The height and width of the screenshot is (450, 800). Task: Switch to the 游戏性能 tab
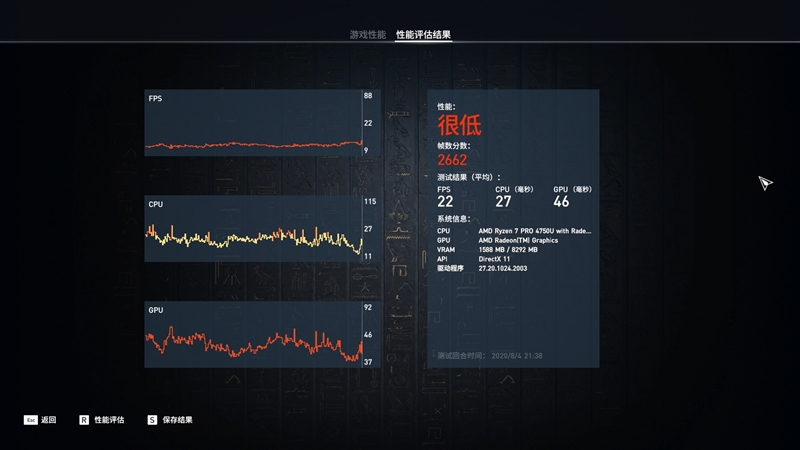(367, 34)
